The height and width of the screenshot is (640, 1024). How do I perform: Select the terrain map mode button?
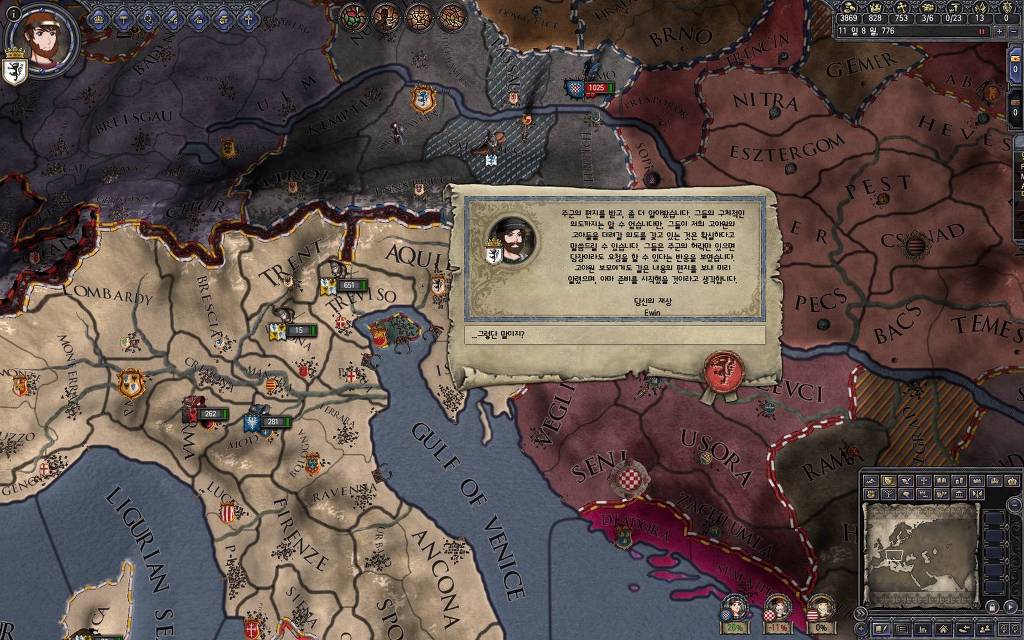point(872,481)
